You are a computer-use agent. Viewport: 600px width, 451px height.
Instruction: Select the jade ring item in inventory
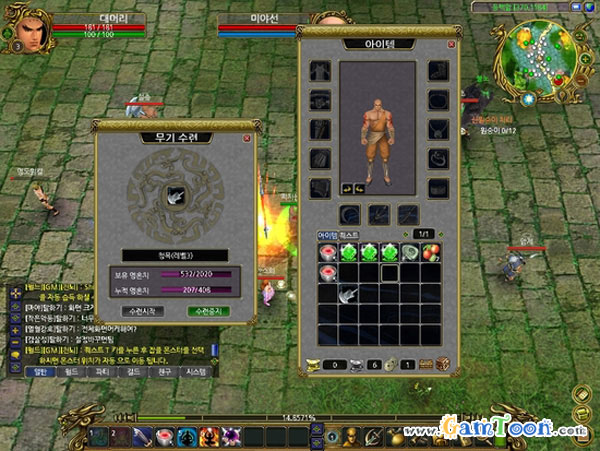coord(411,253)
